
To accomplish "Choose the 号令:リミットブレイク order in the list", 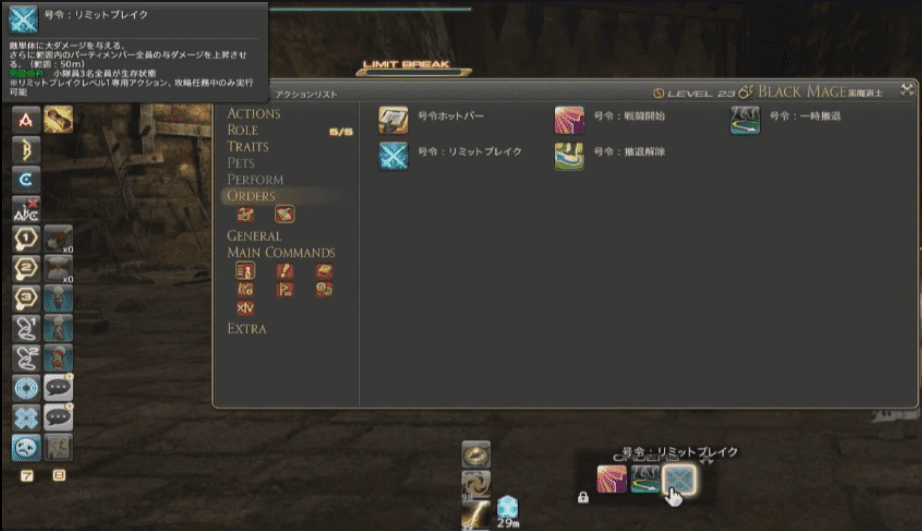I will 392,157.
